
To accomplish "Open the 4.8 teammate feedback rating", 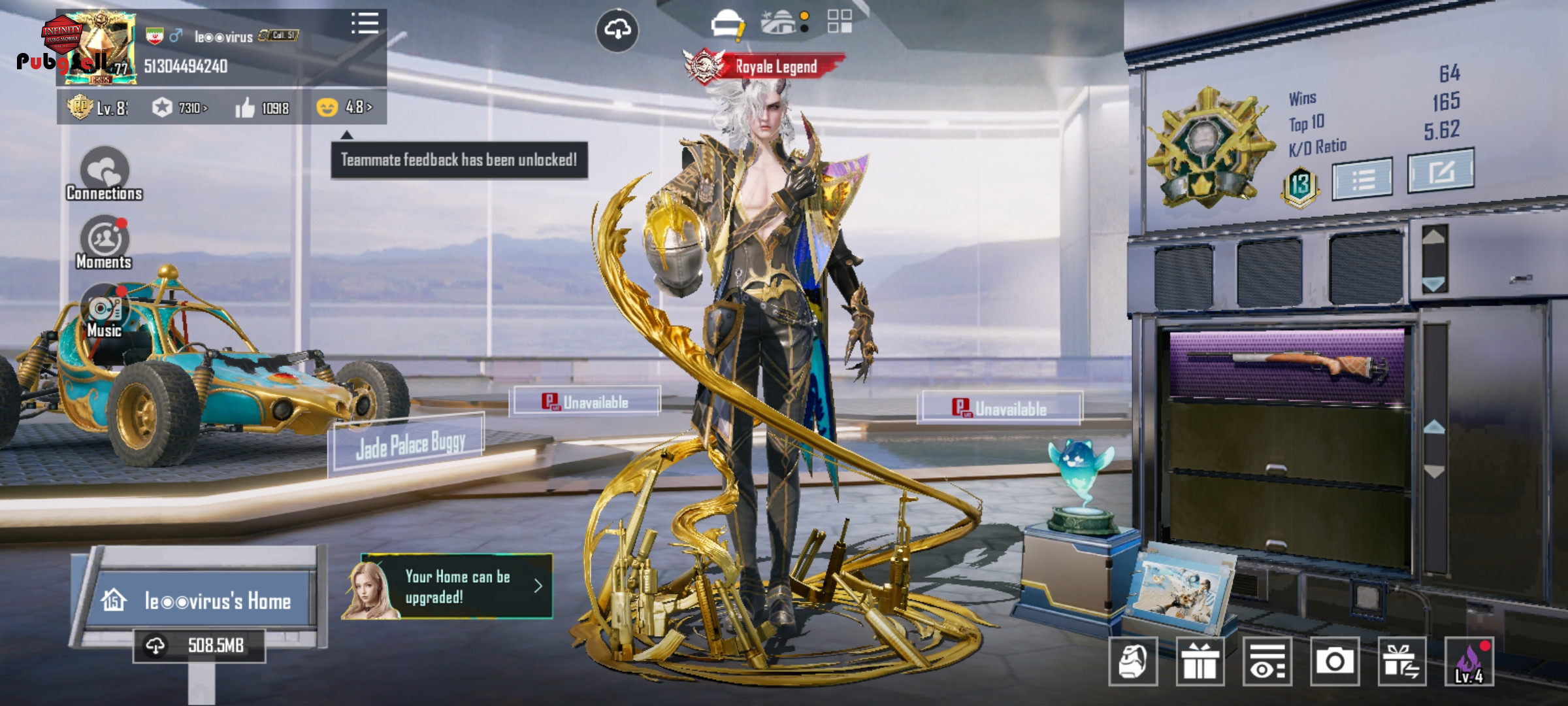I will pyautogui.click(x=344, y=107).
